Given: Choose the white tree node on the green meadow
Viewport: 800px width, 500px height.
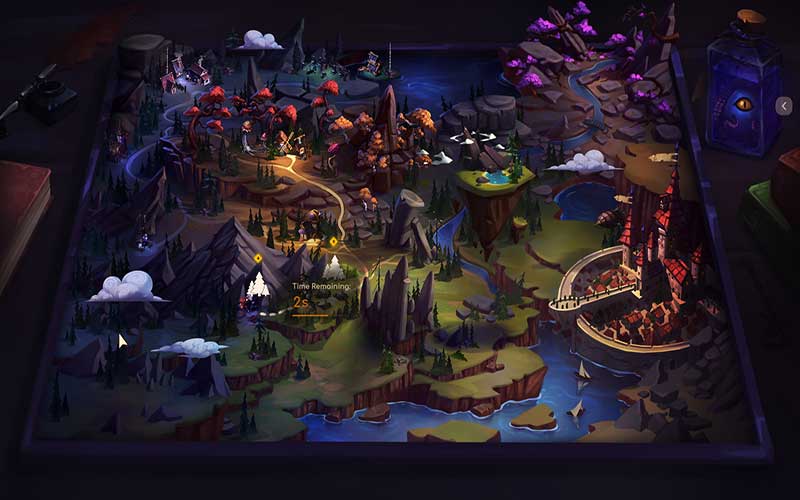Looking at the screenshot, I should click(x=333, y=267).
